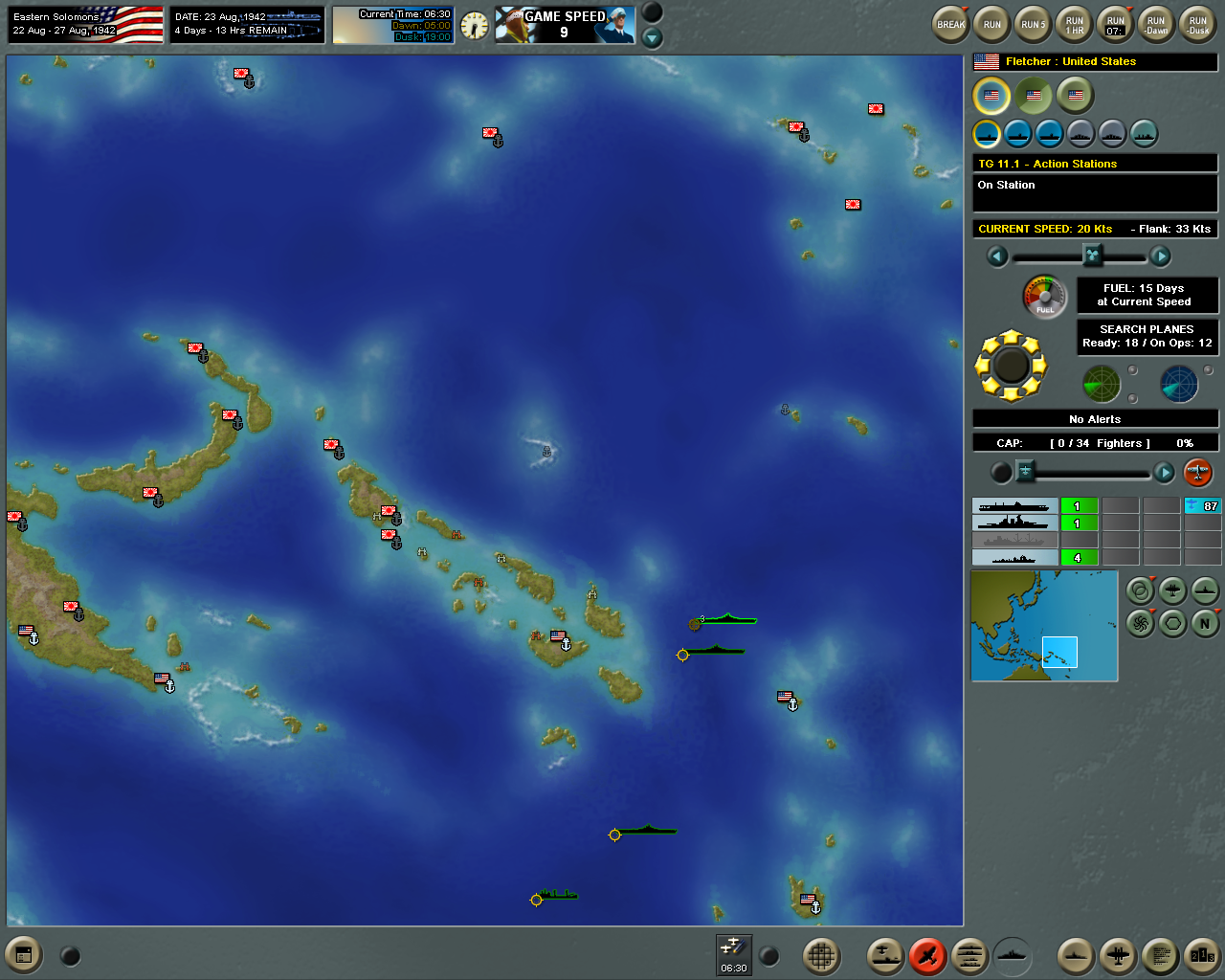Click the fuel gauge icon

[1043, 298]
